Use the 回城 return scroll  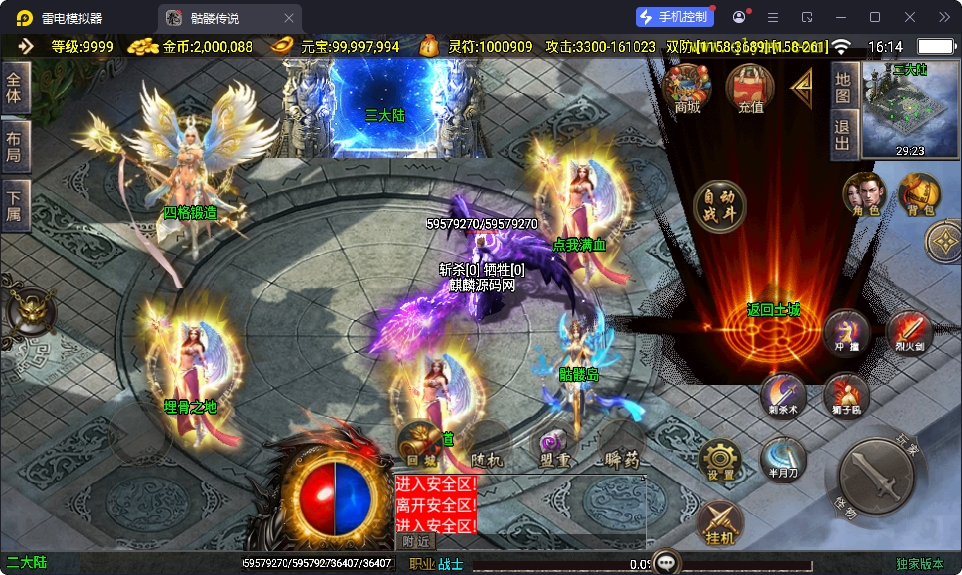(x=416, y=443)
